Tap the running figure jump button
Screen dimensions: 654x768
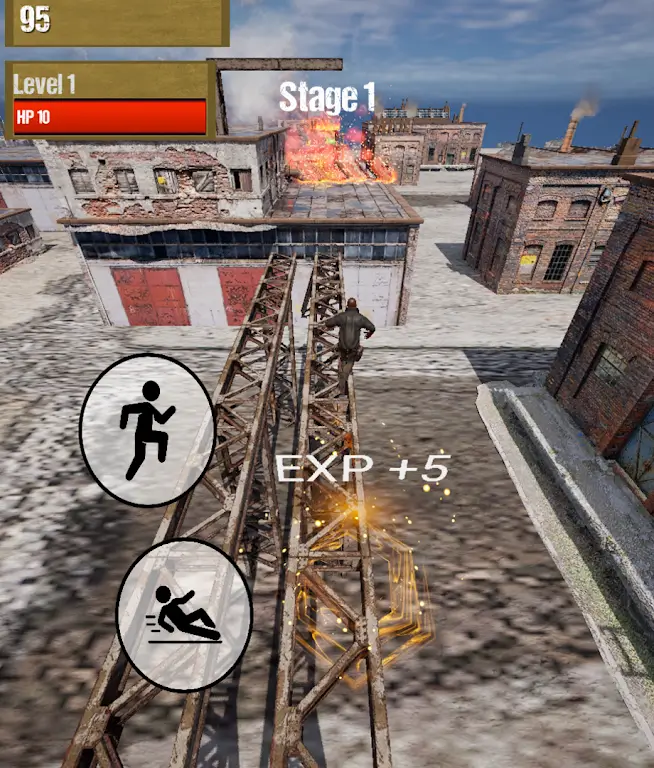click(147, 430)
